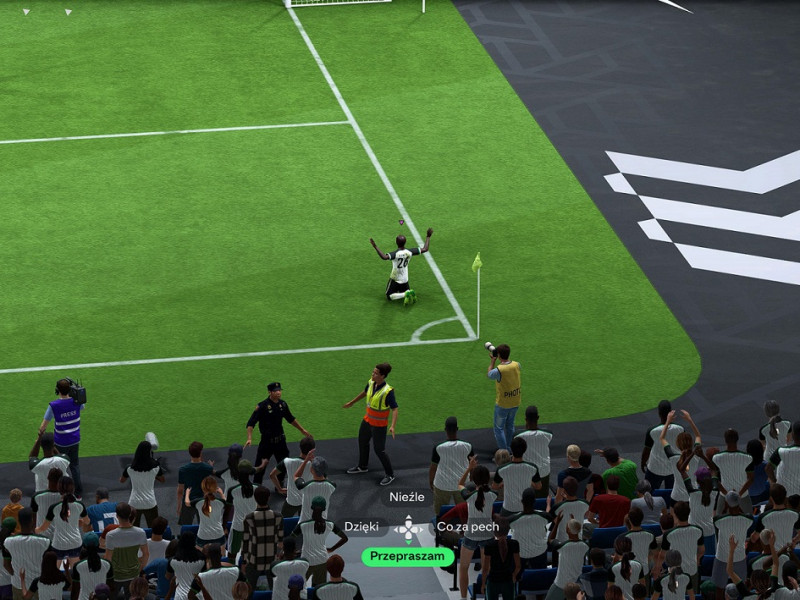
Task: Pick the "Co za pech" chat option
Action: coord(467,527)
